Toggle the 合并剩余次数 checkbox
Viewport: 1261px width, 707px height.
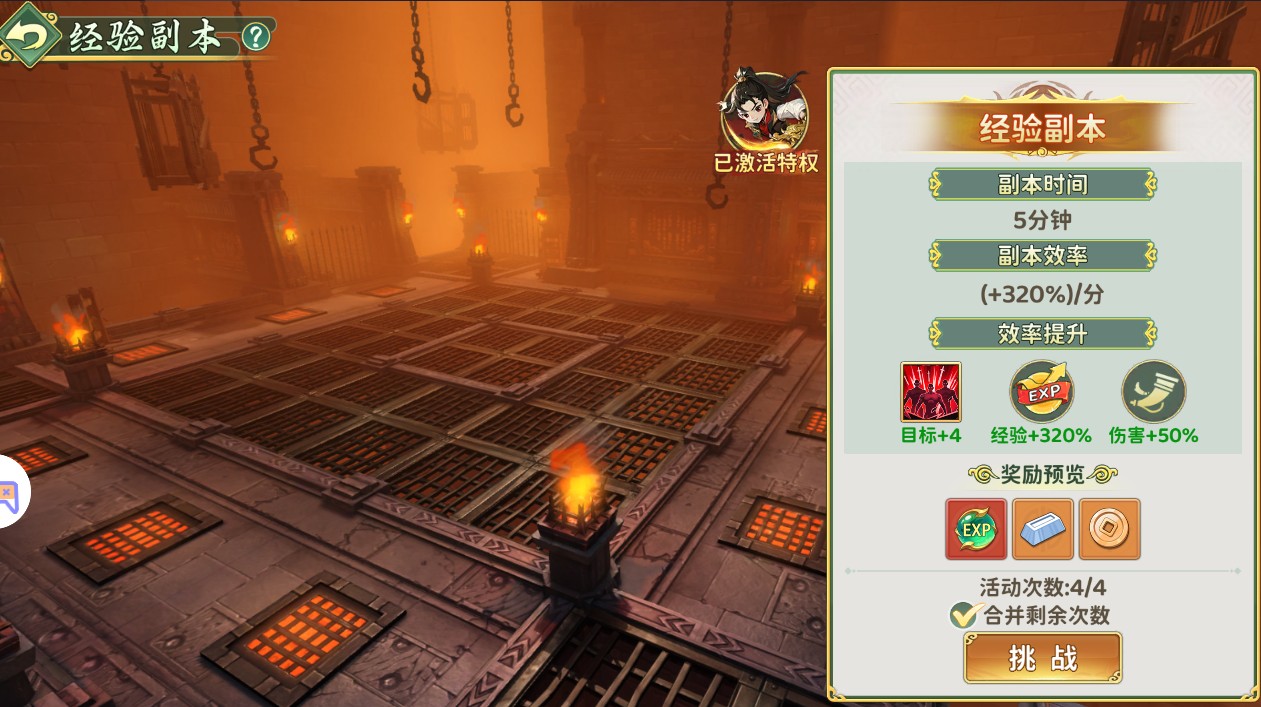(x=963, y=615)
